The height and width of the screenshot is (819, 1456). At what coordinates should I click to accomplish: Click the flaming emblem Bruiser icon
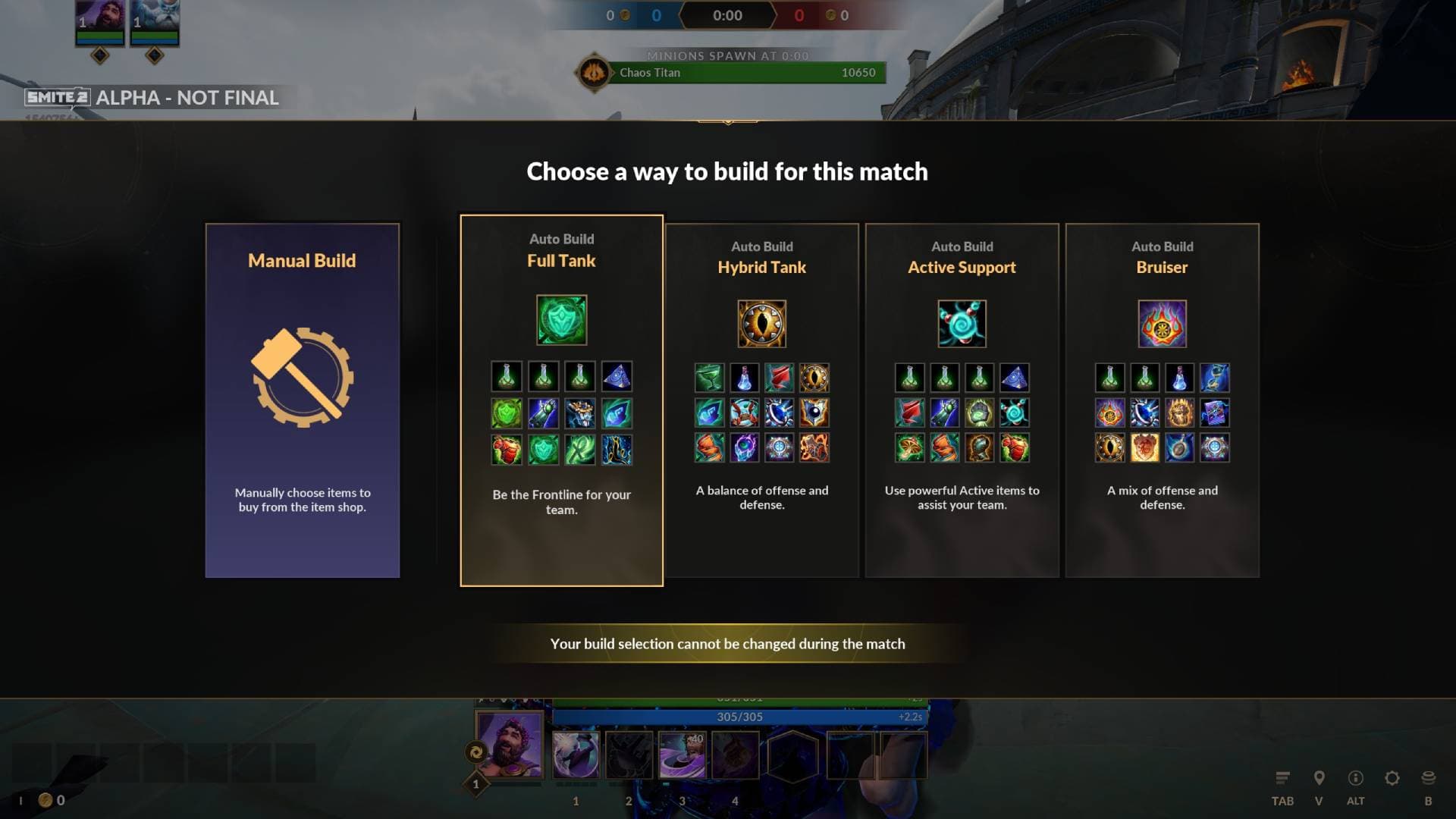pyautogui.click(x=1162, y=324)
